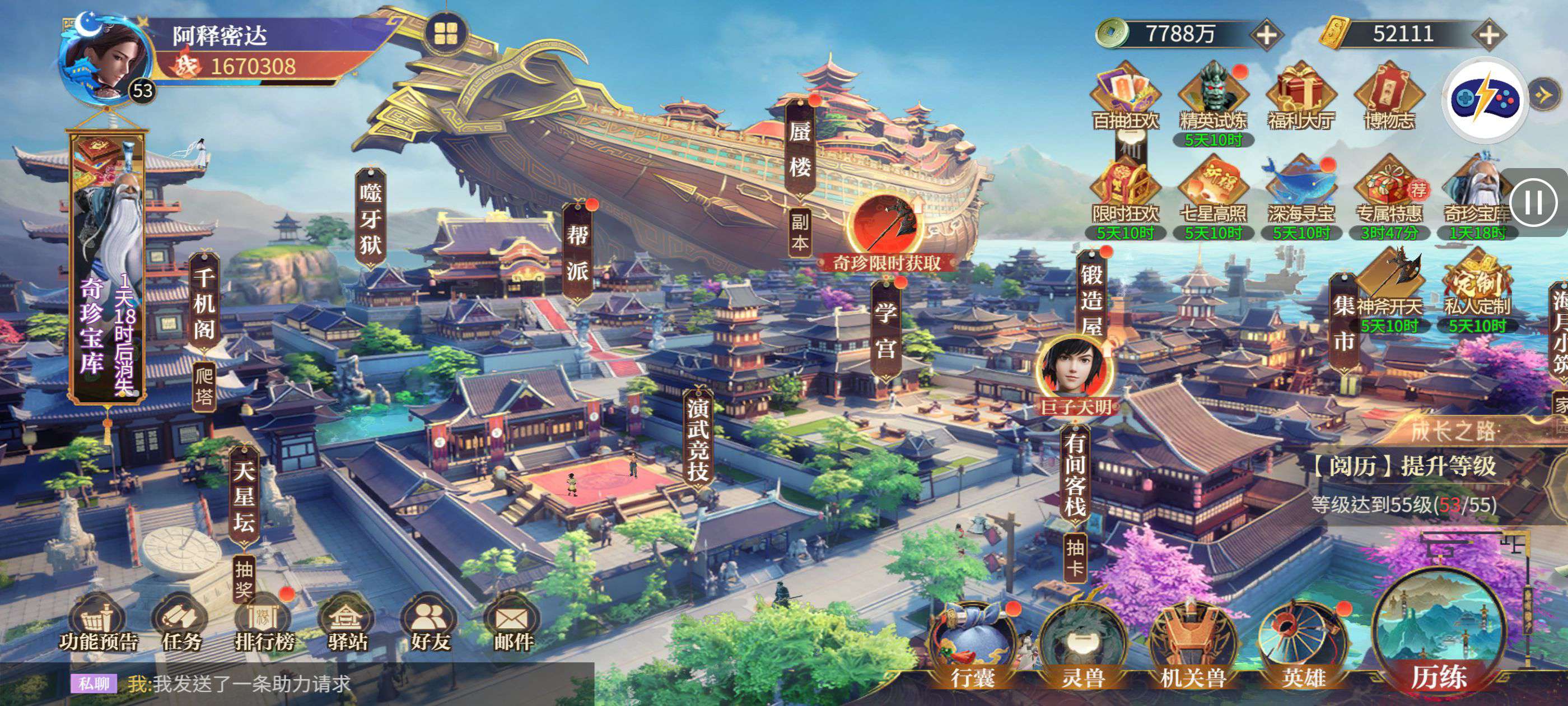Open the four-square grid menu button

point(446,34)
